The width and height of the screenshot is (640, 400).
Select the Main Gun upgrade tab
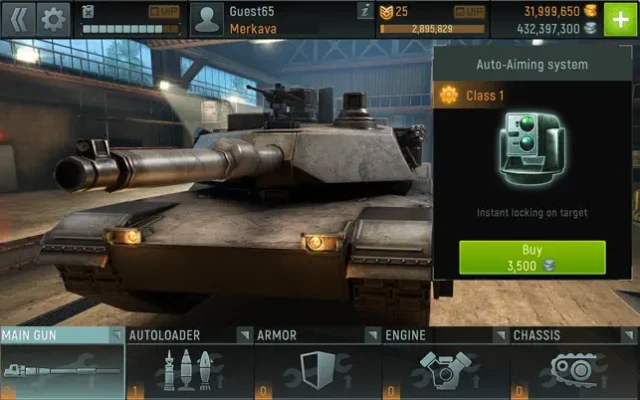click(62, 364)
